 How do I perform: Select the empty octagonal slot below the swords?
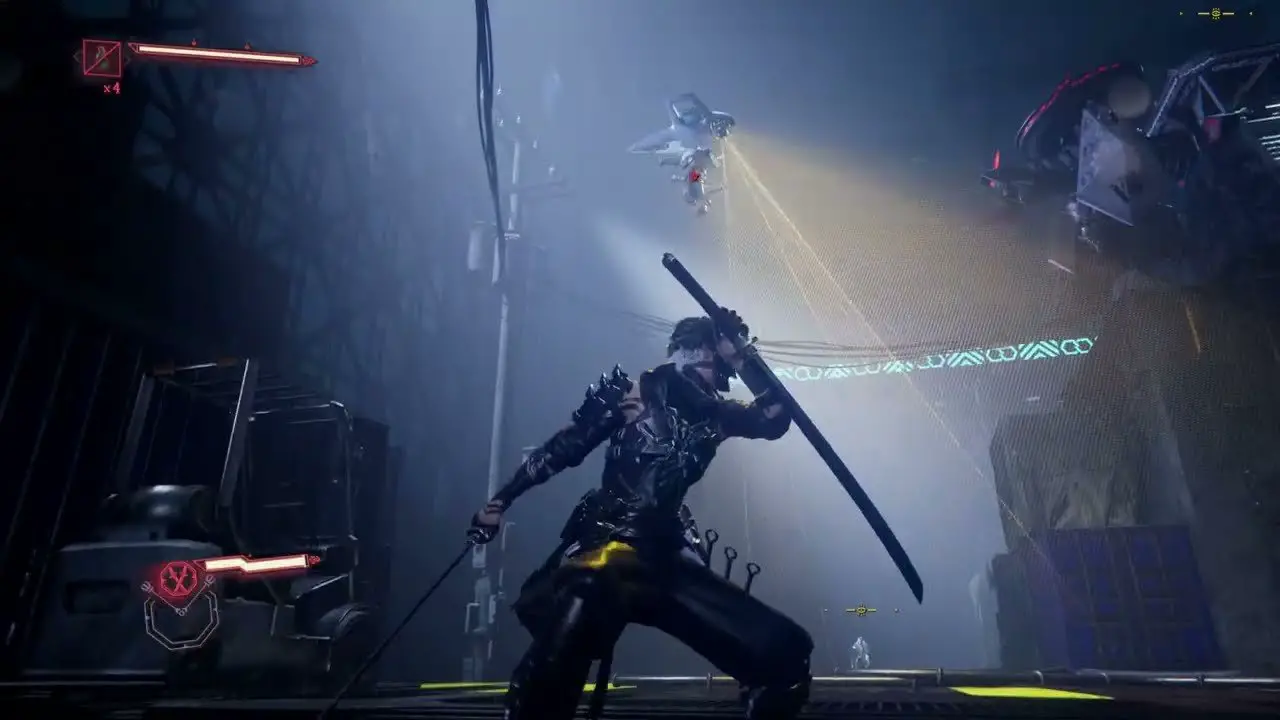(x=181, y=621)
